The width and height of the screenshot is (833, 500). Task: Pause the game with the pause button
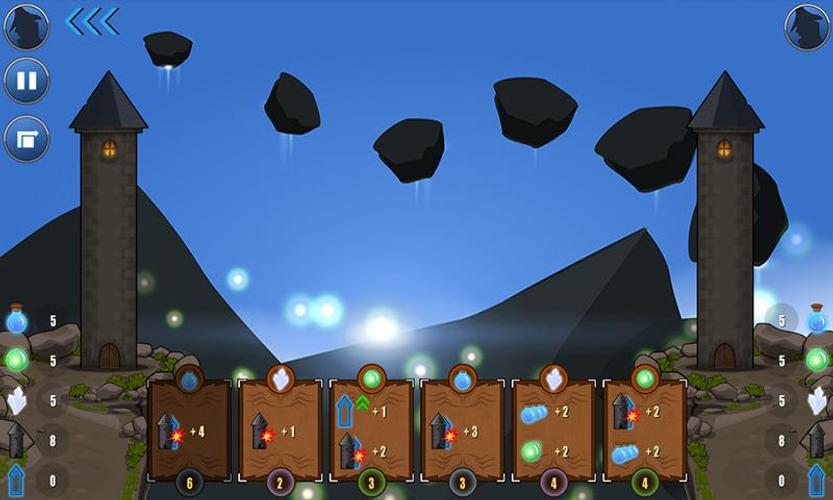(x=26, y=81)
